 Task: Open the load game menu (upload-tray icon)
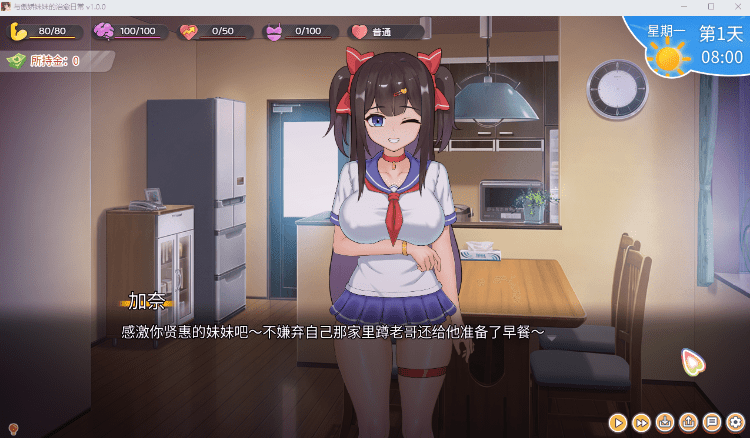click(688, 423)
